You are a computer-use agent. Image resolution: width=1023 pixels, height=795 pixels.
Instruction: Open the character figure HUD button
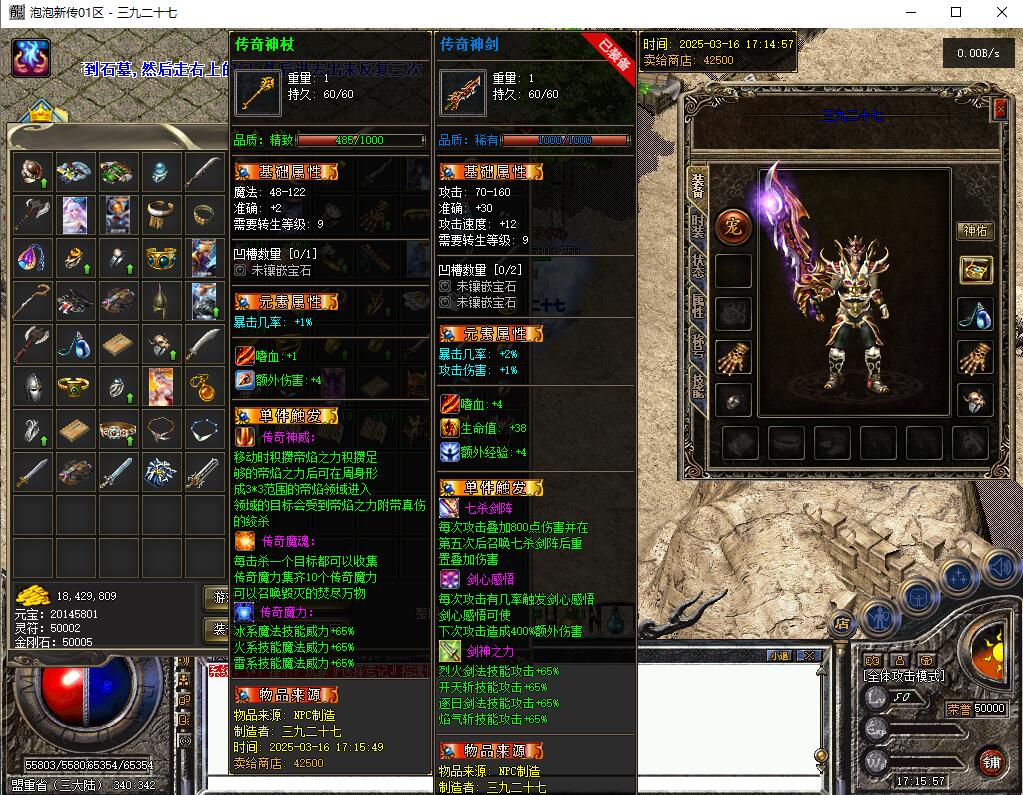point(879,616)
